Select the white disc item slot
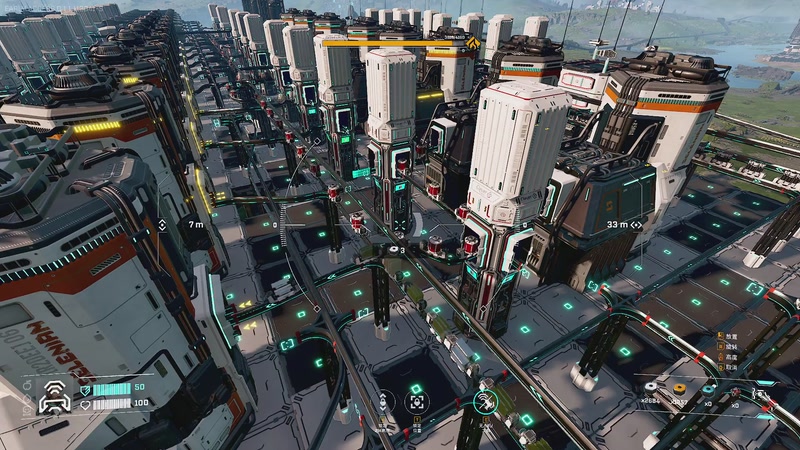The height and width of the screenshot is (450, 800). coord(652,388)
